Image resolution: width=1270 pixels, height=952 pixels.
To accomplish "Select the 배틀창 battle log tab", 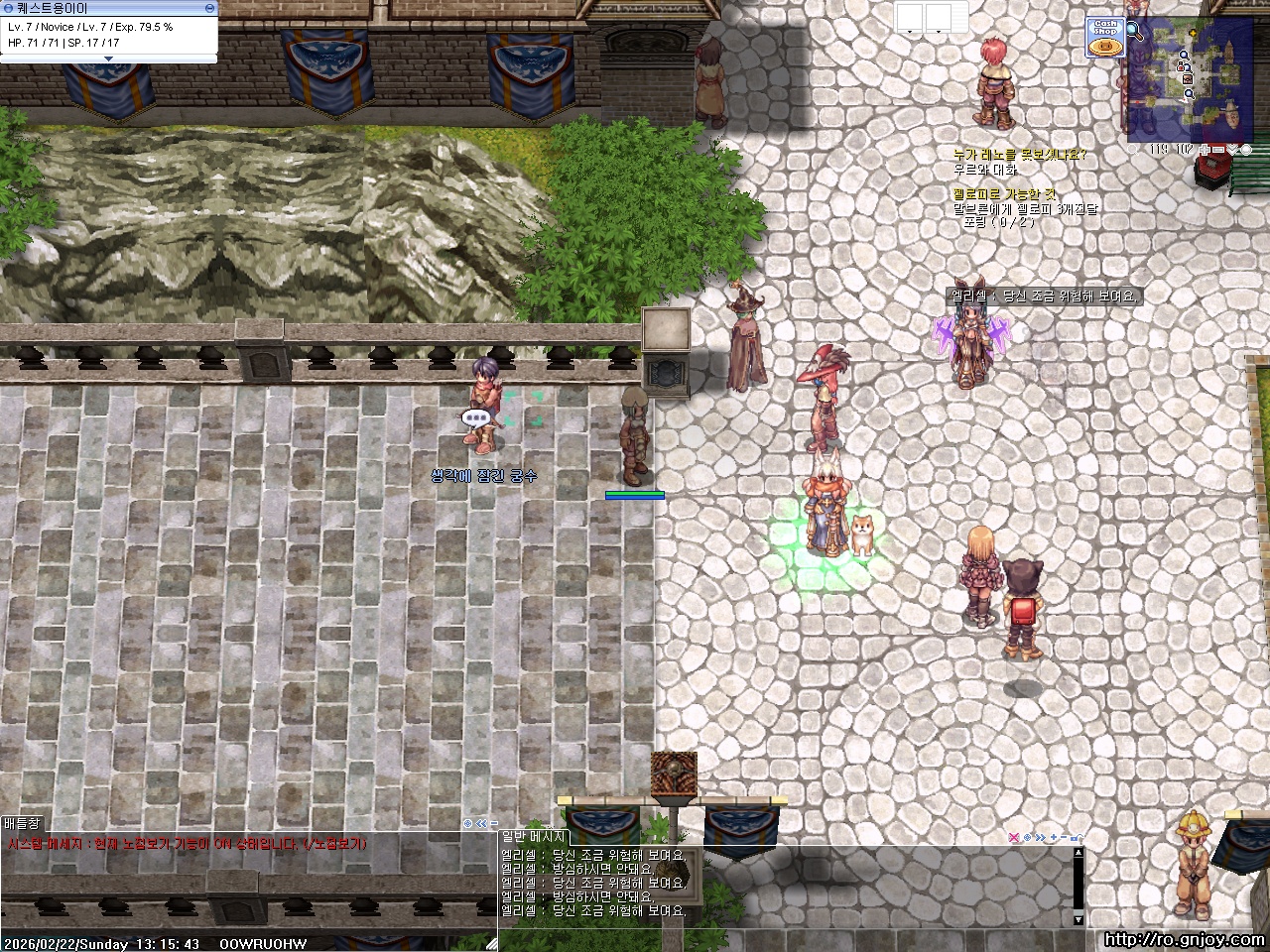I will [22, 823].
